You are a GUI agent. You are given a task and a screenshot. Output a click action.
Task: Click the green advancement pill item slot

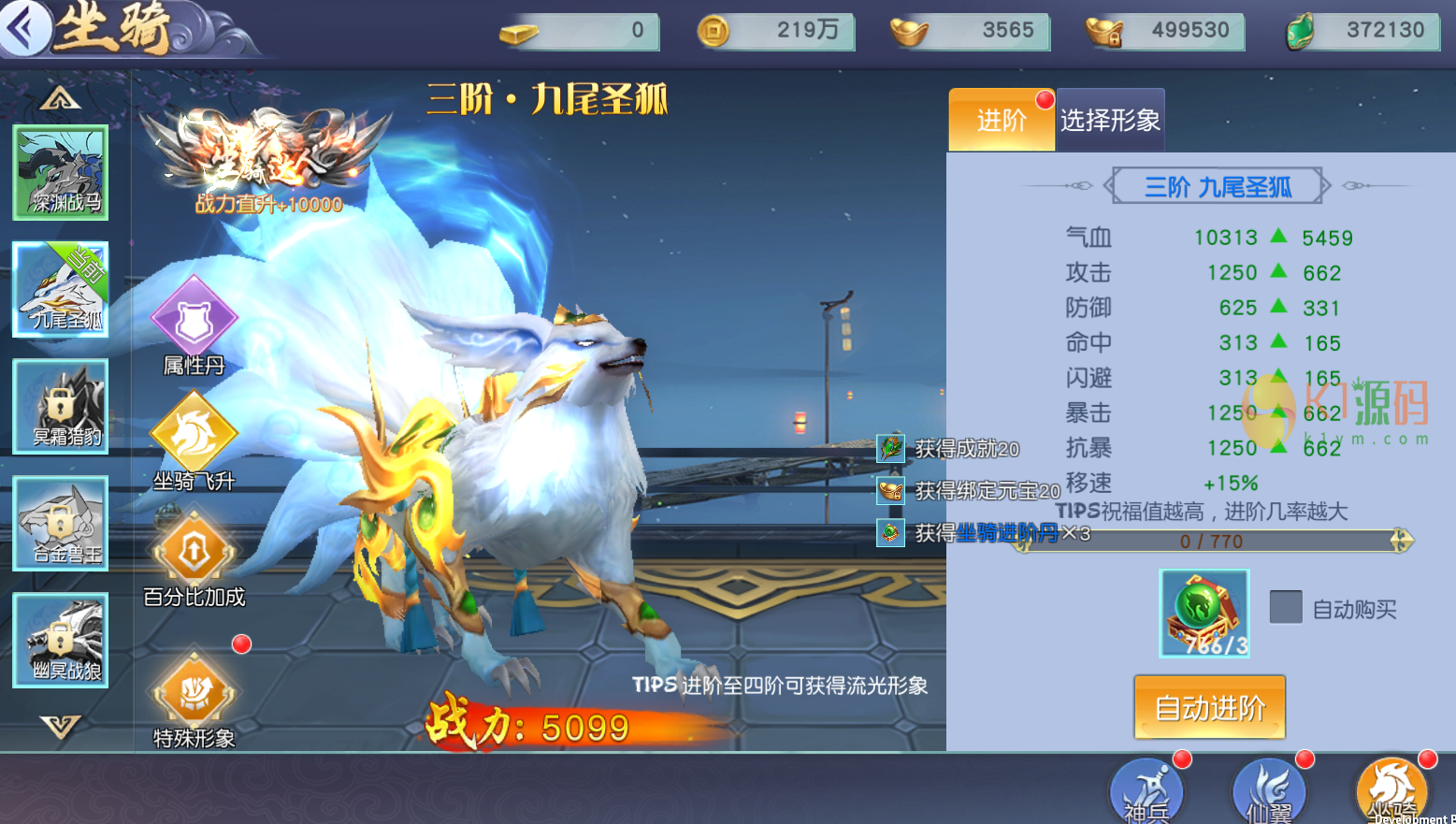[1204, 613]
